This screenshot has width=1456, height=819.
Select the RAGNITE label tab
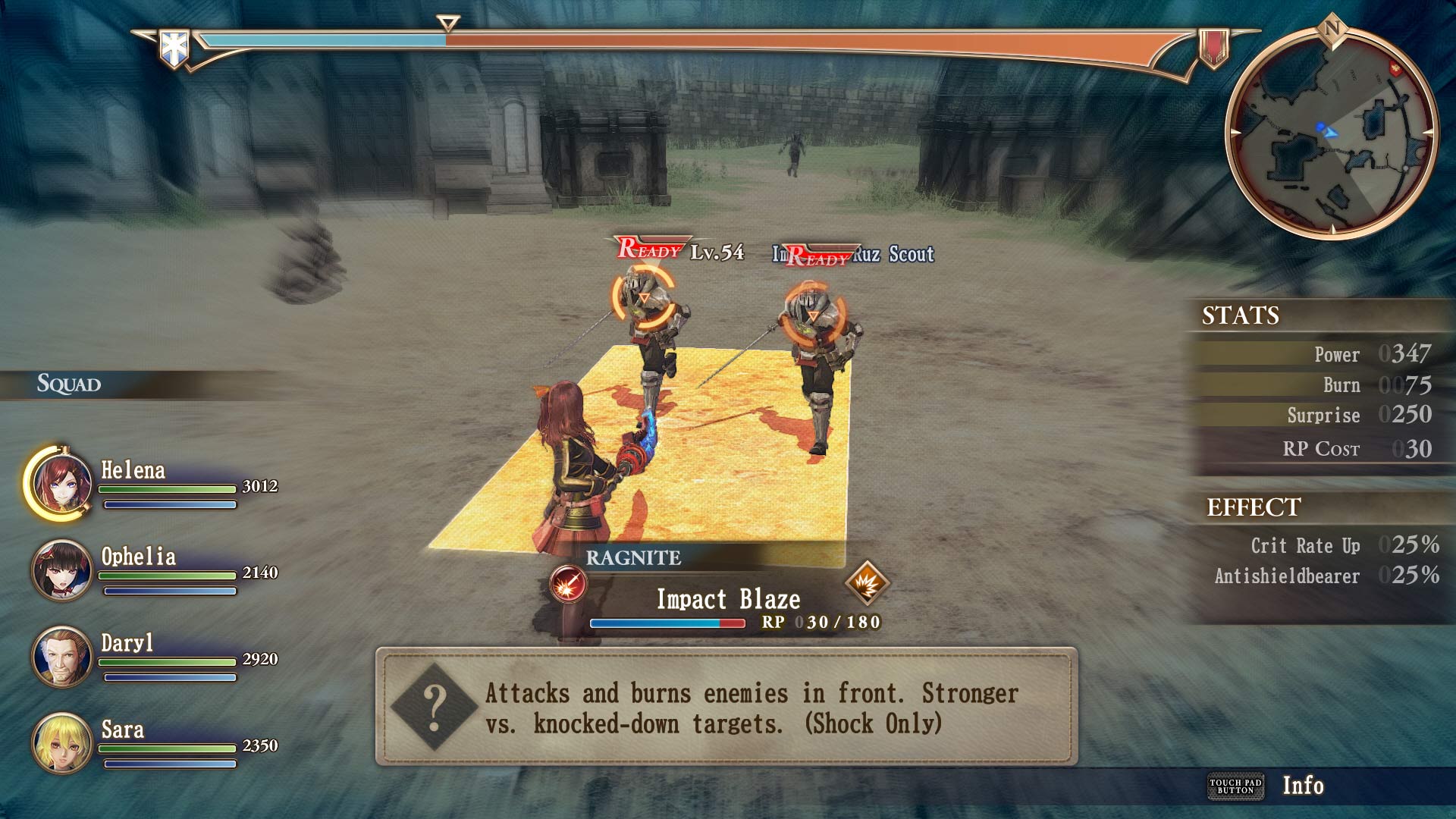click(633, 559)
